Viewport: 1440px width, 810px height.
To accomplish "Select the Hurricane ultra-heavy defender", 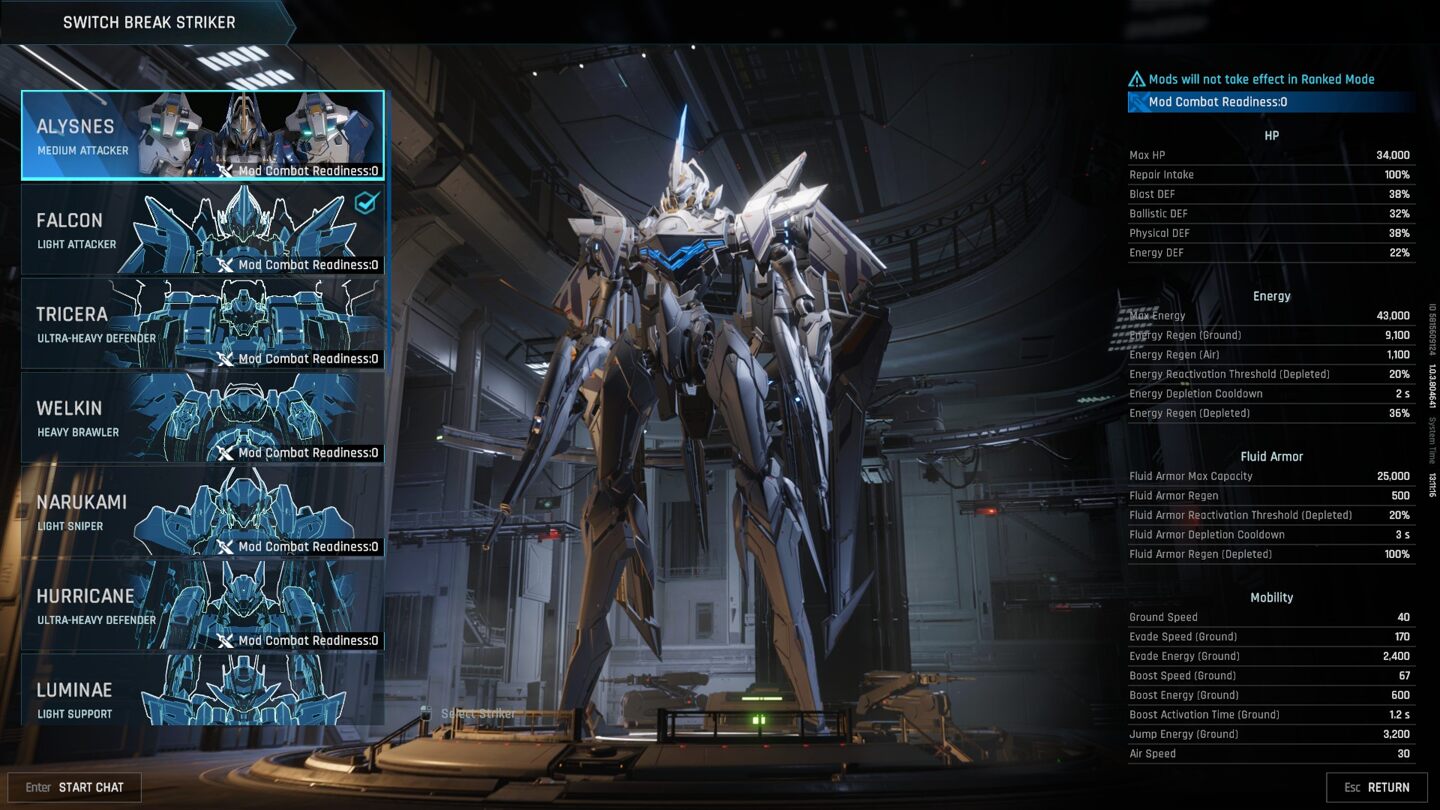I will [x=202, y=605].
